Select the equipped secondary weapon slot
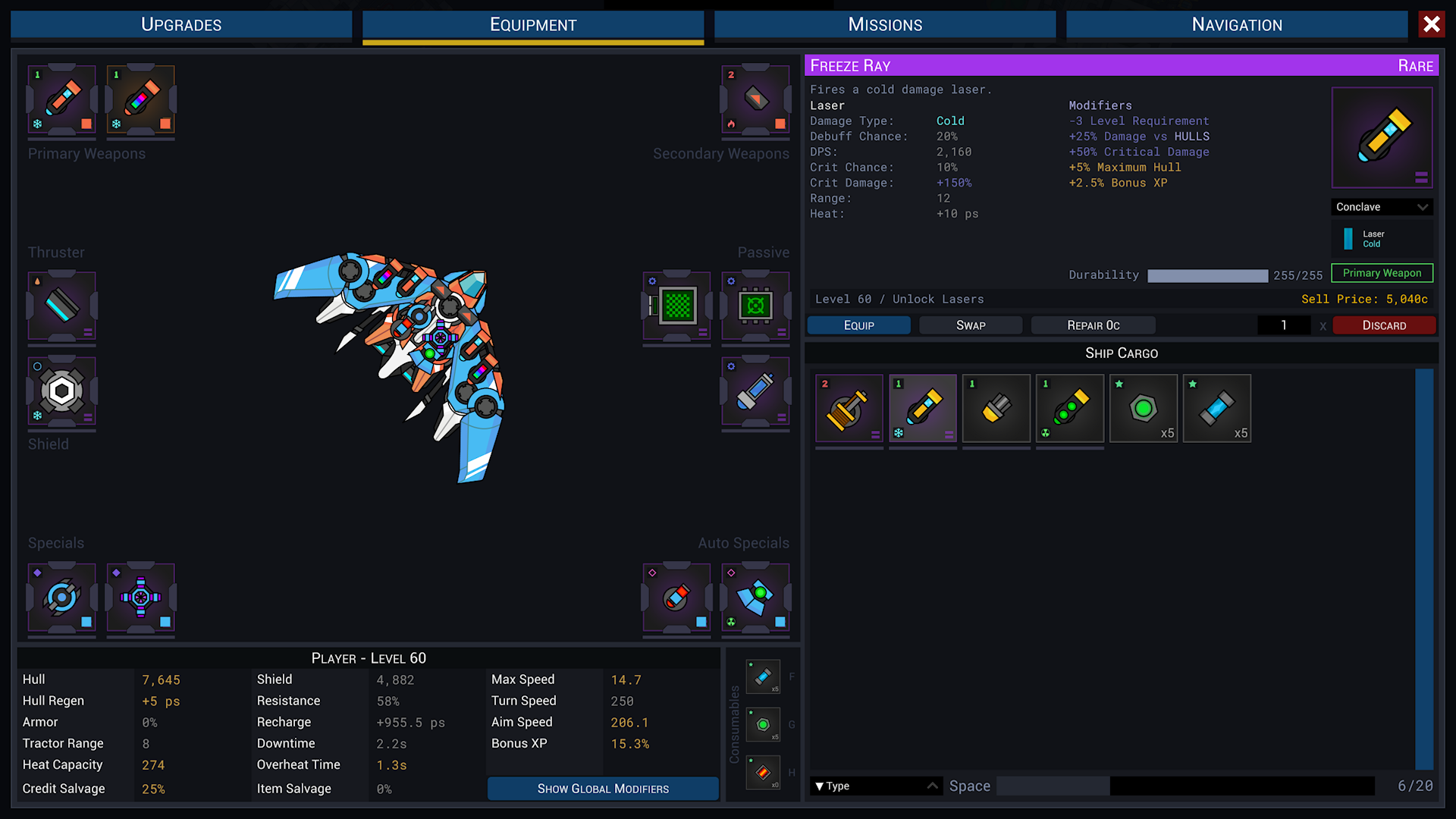1456x819 pixels. click(755, 99)
